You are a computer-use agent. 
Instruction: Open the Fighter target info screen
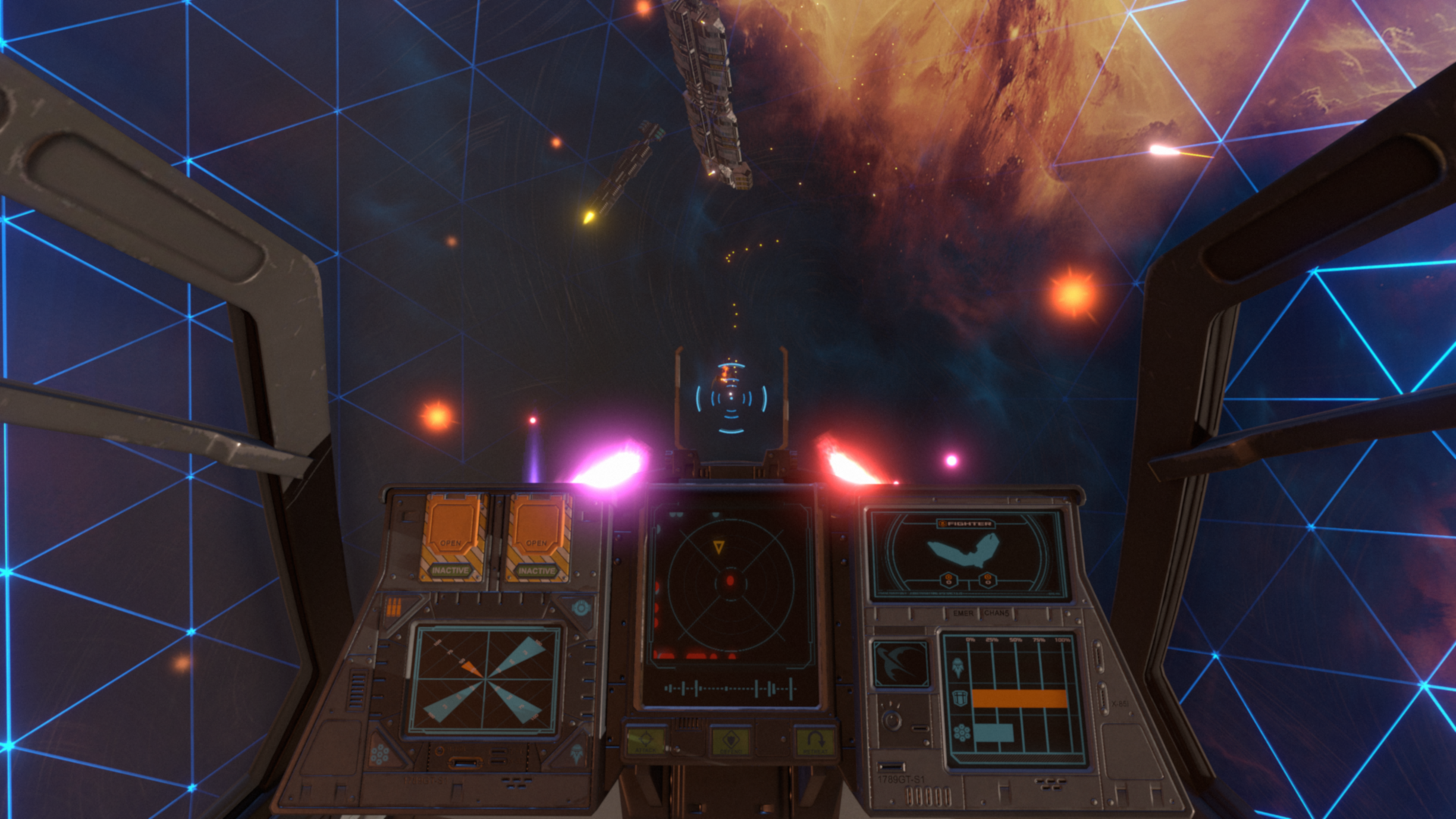[x=967, y=554]
